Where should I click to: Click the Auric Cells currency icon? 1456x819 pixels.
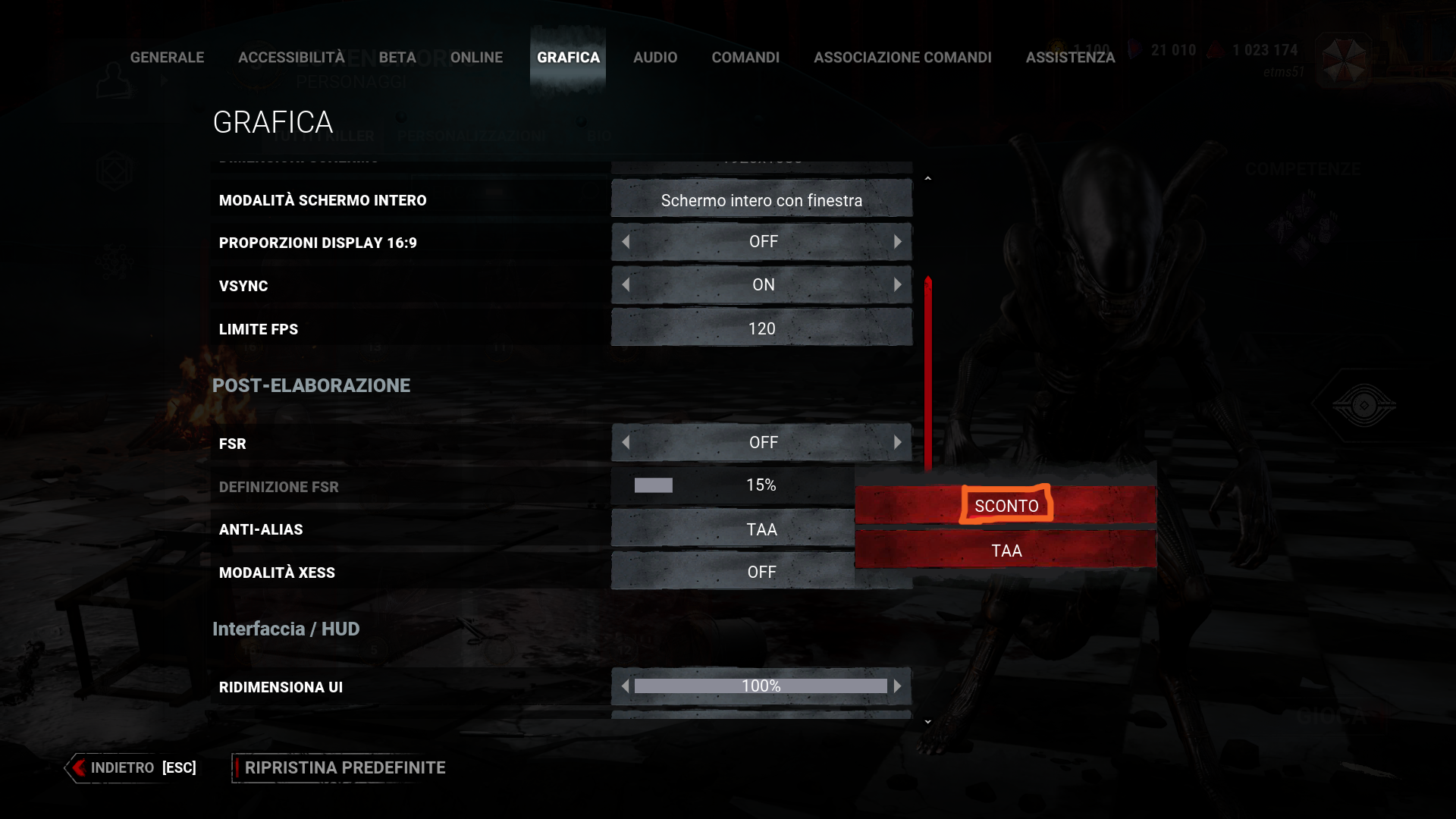pyautogui.click(x=1058, y=47)
